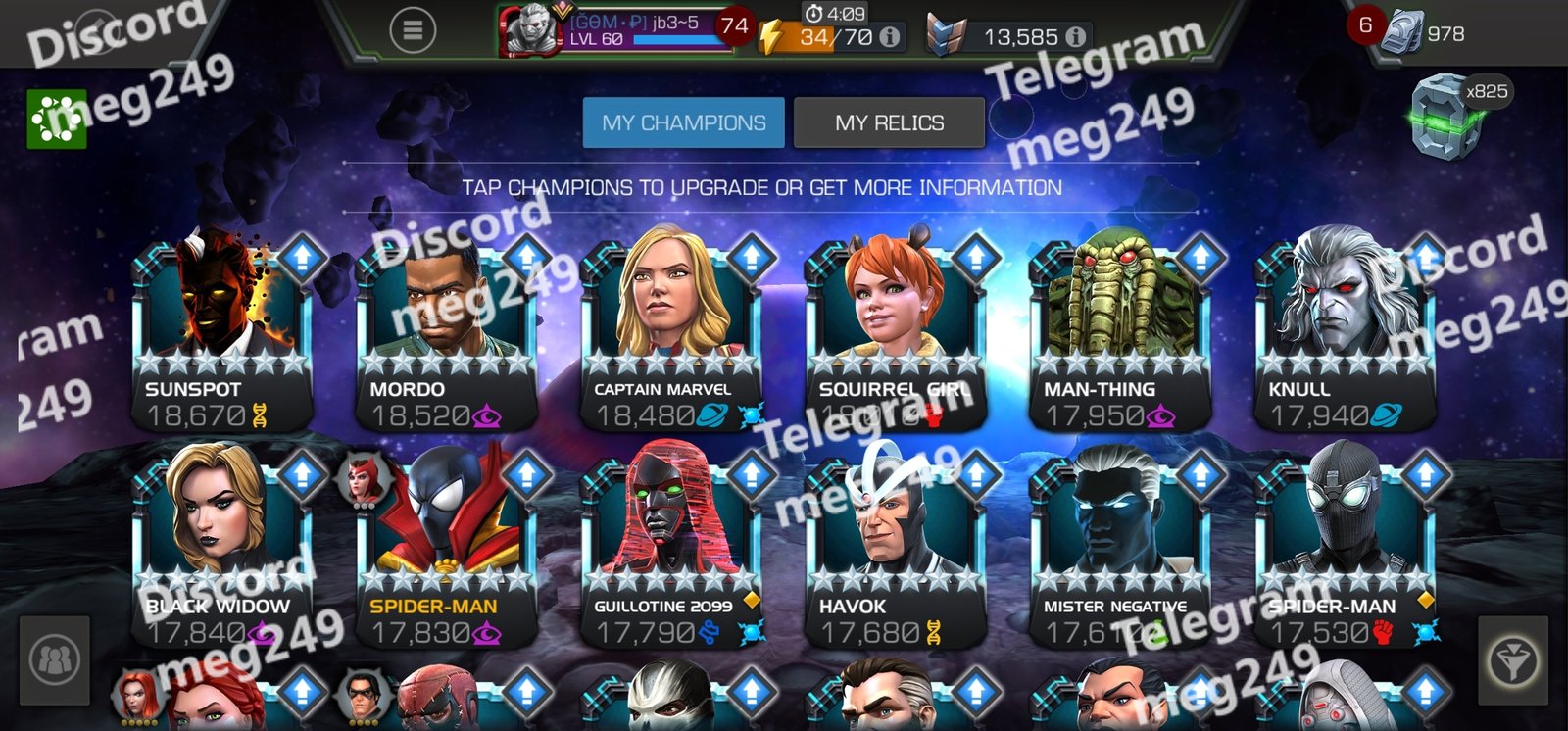Viewport: 1568px width, 731px height.
Task: Open the Man-Thing champion card
Action: coord(1119,333)
